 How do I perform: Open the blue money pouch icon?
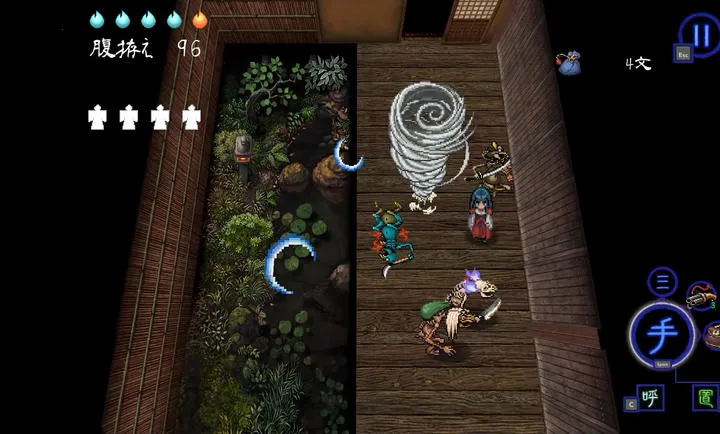pyautogui.click(x=570, y=64)
